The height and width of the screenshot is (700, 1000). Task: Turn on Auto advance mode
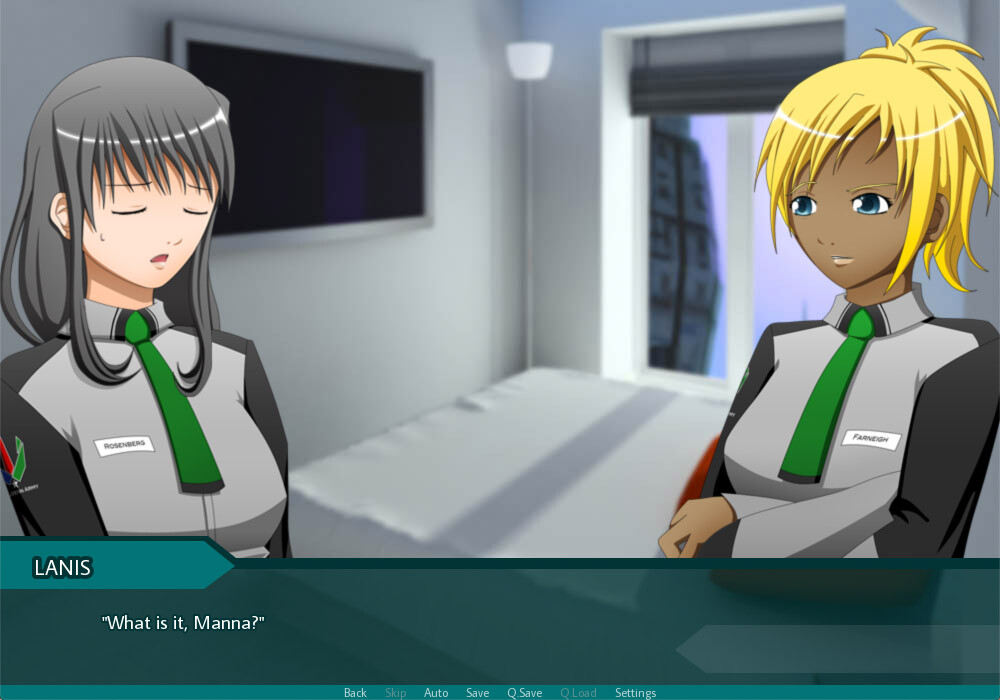436,693
